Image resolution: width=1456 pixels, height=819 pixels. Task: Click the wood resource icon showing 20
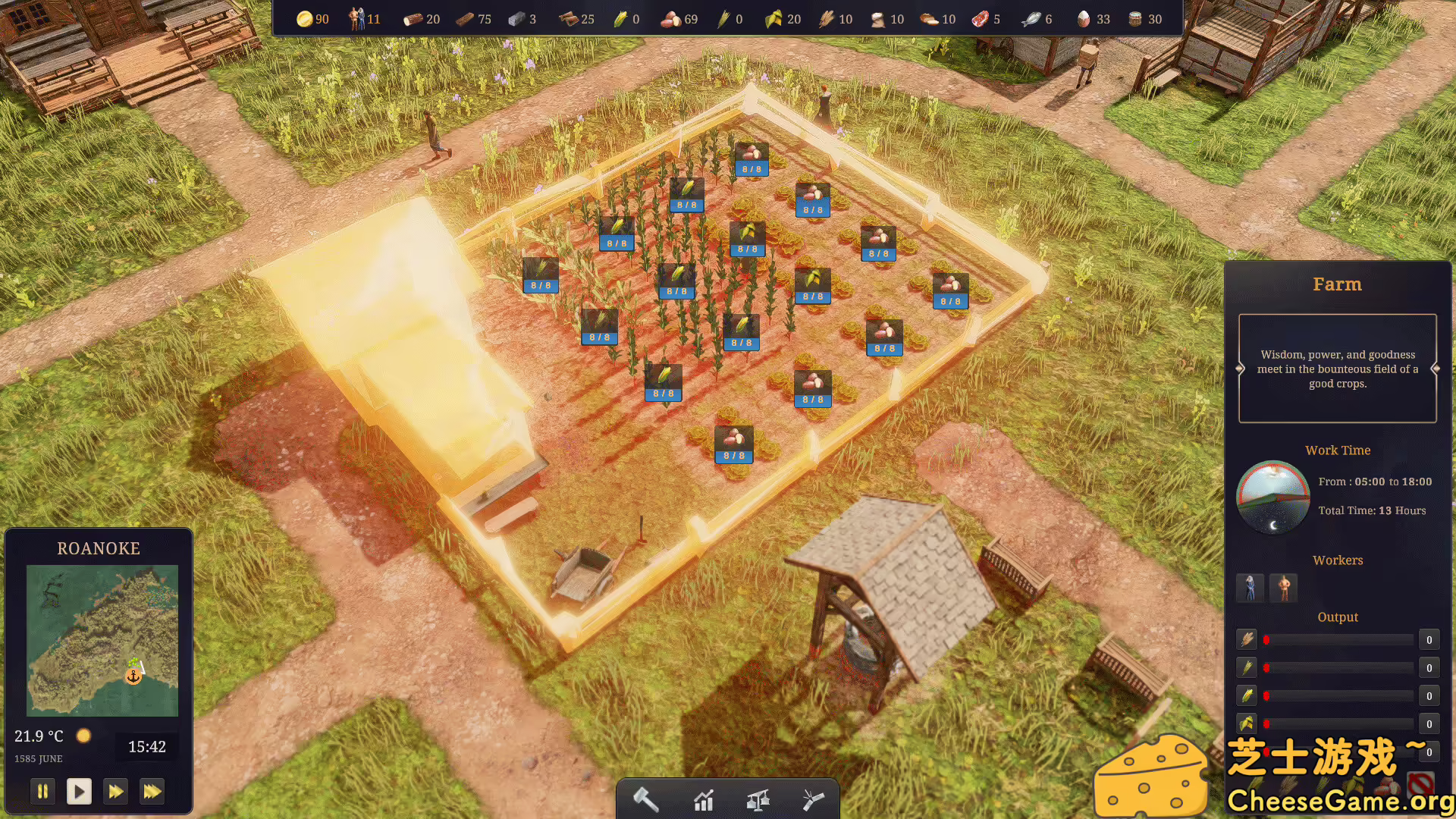412,19
